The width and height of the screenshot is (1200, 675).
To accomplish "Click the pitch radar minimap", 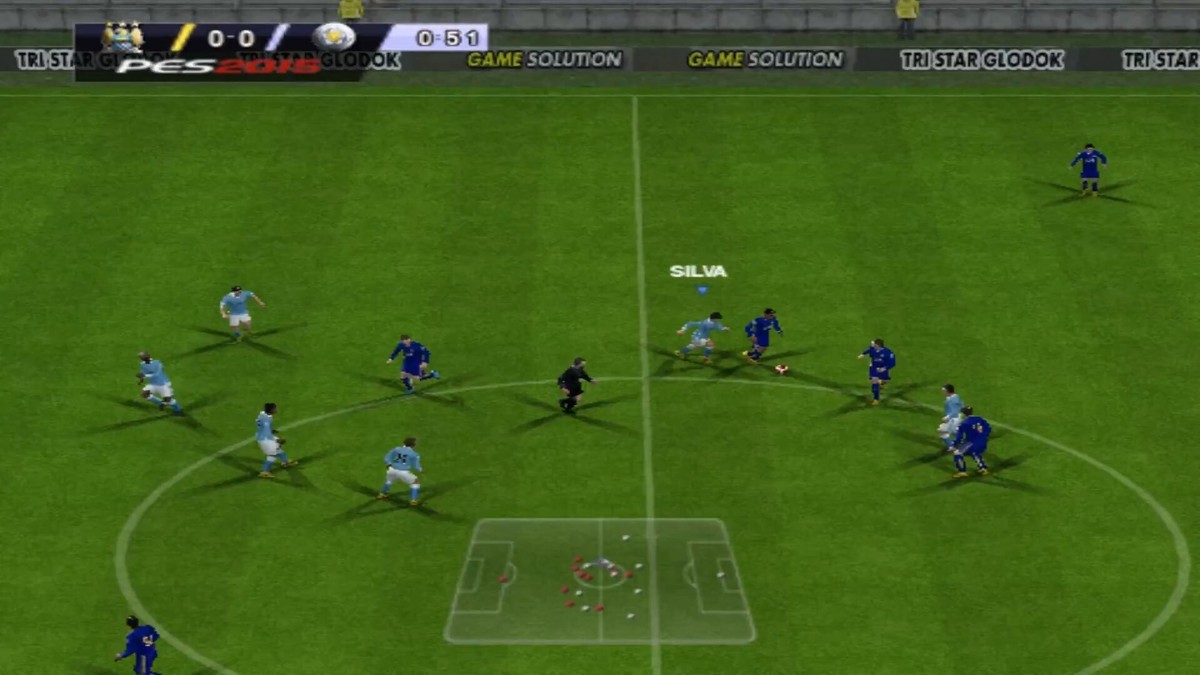I will 600,580.
